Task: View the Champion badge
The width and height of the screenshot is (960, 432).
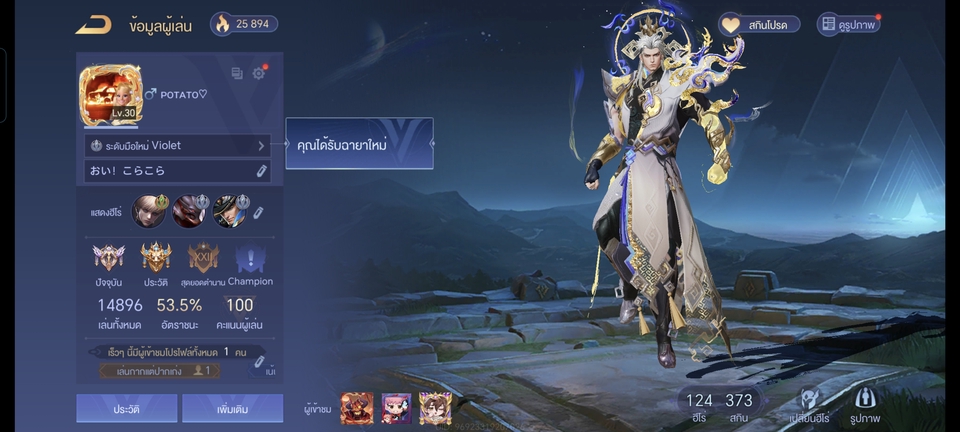Action: click(250, 260)
